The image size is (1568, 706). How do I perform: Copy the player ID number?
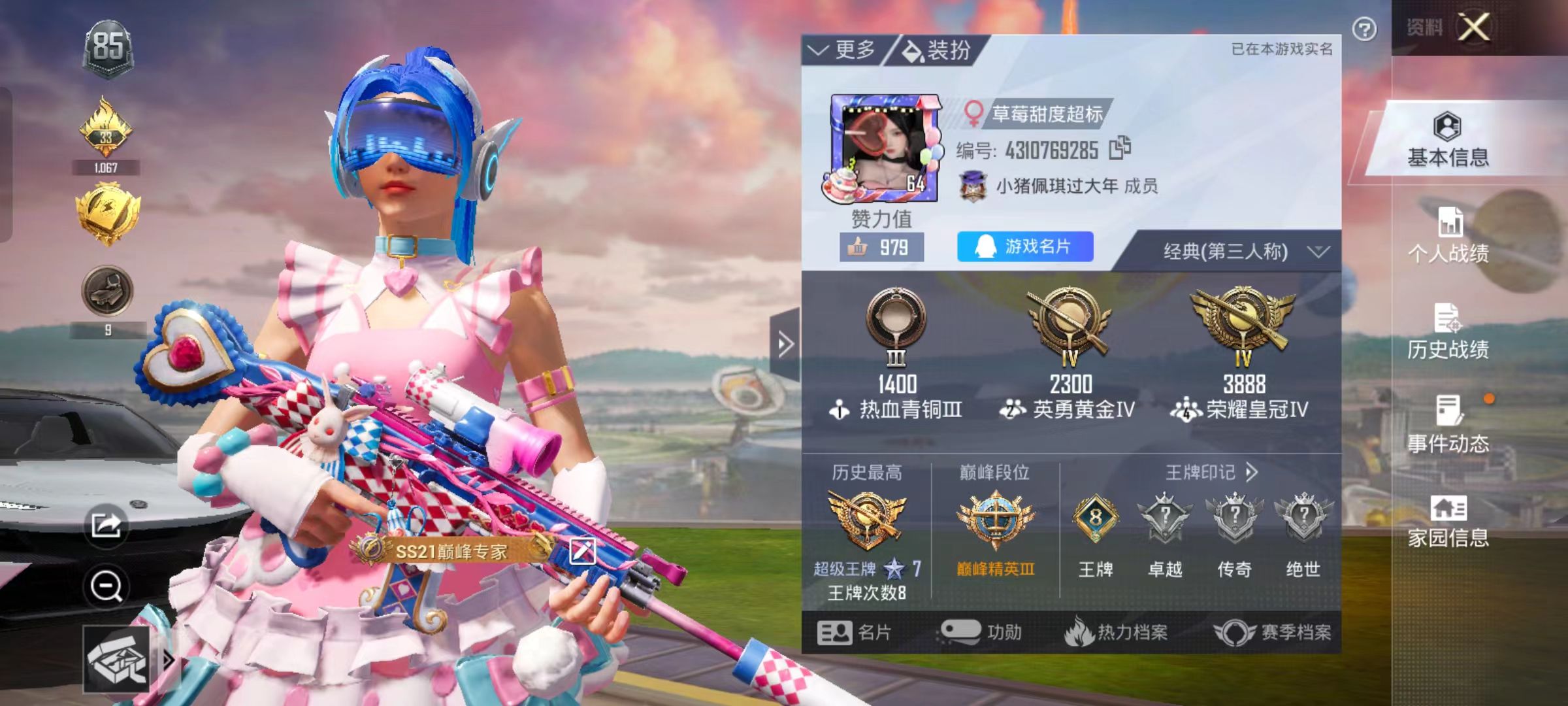click(x=1120, y=148)
